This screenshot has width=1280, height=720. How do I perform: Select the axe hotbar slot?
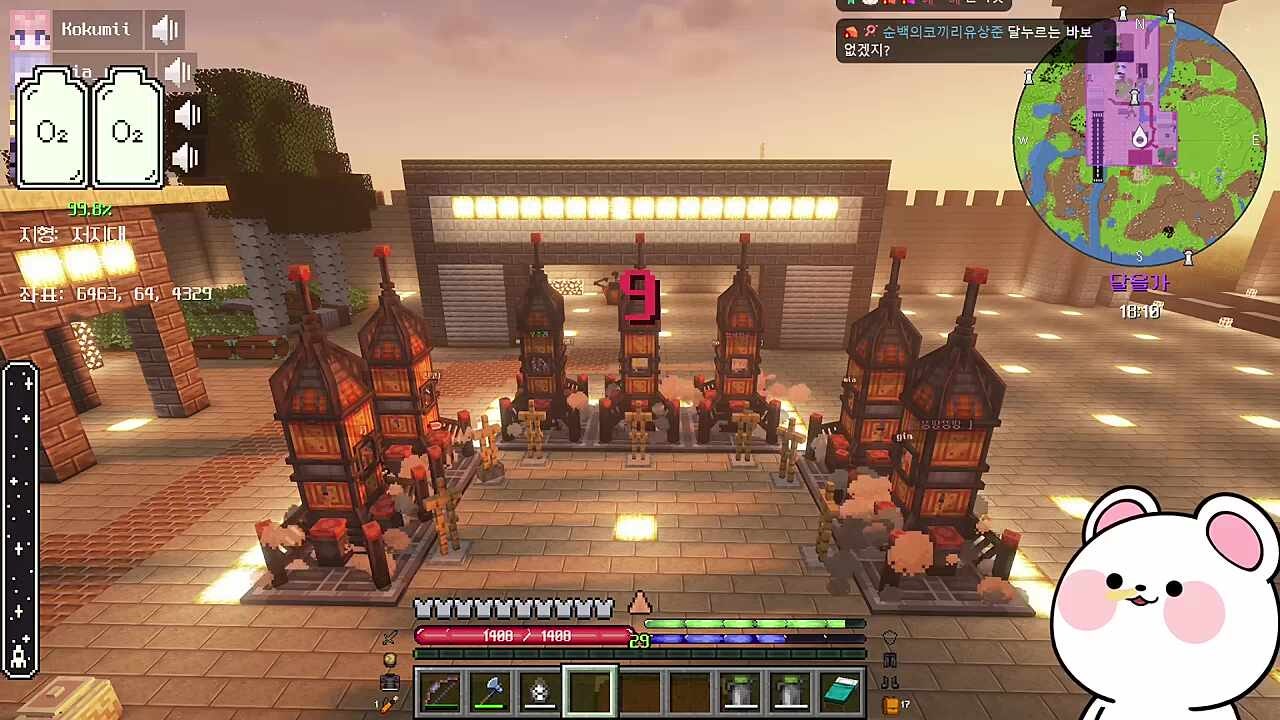[490, 691]
